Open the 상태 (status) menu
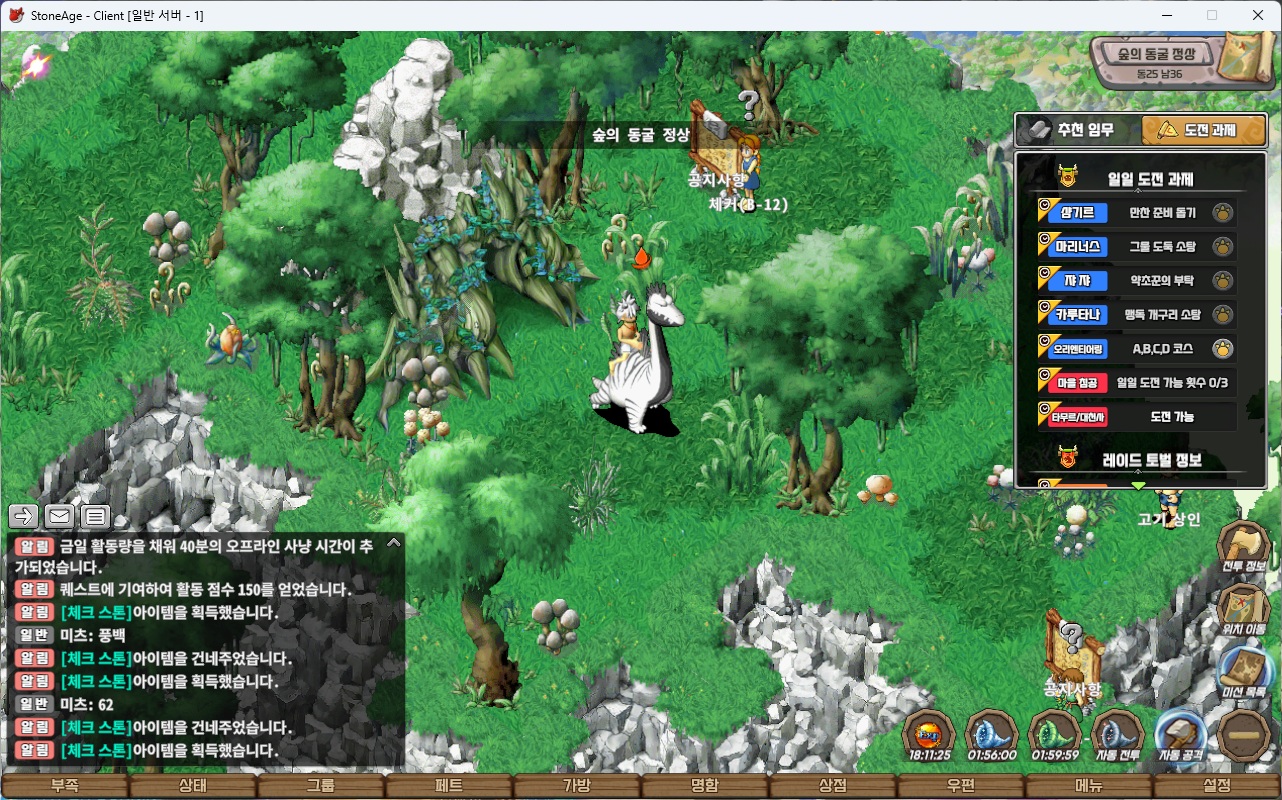The height and width of the screenshot is (800, 1282). click(x=193, y=786)
